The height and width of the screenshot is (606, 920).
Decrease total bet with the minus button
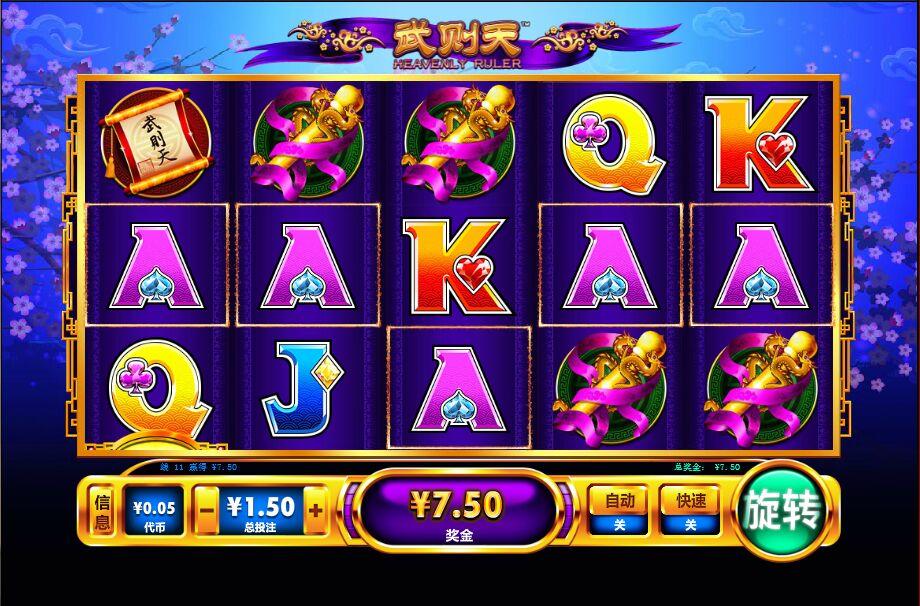(x=207, y=510)
